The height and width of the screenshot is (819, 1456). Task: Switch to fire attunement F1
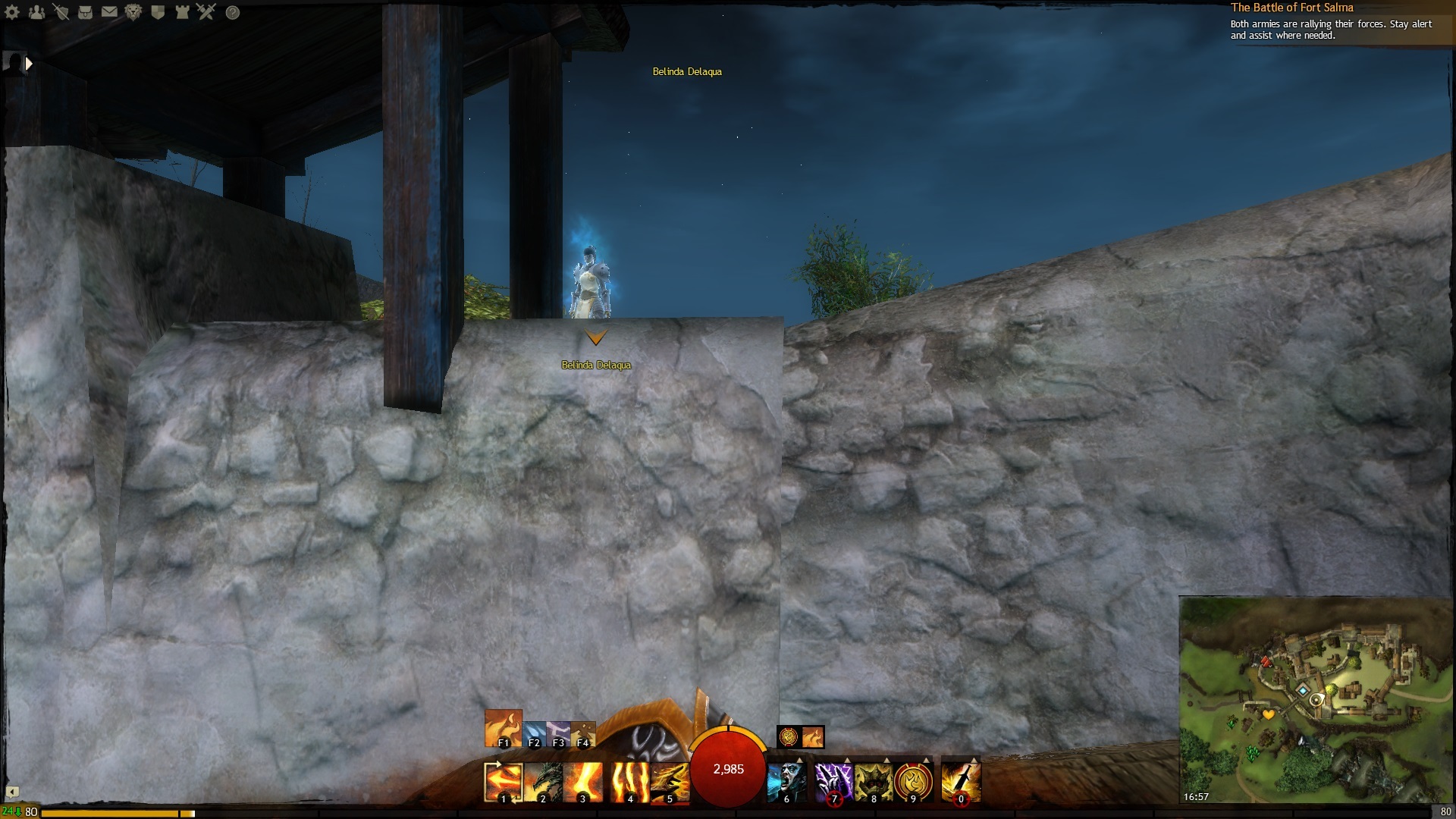[503, 728]
